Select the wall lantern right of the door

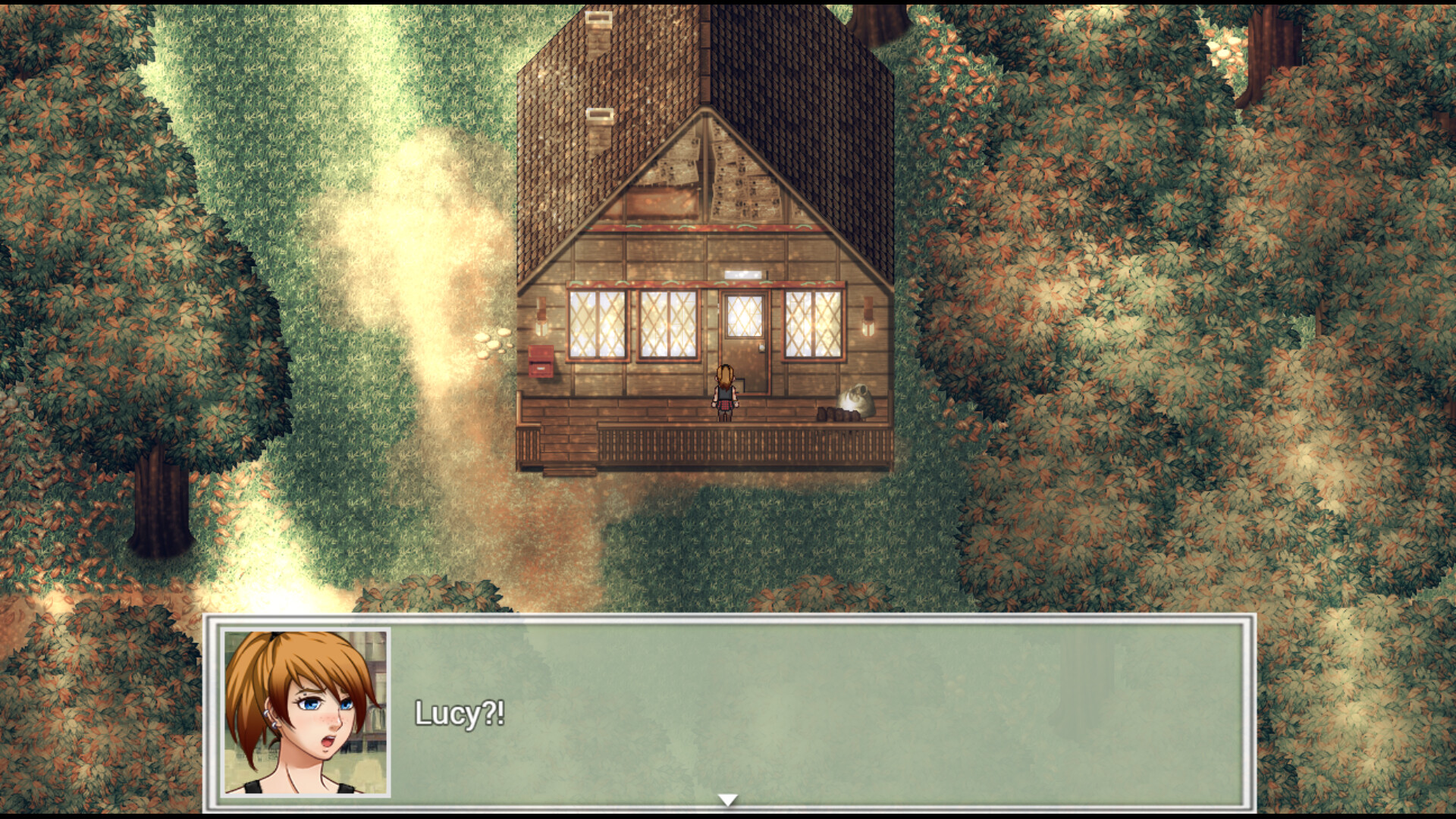click(869, 316)
